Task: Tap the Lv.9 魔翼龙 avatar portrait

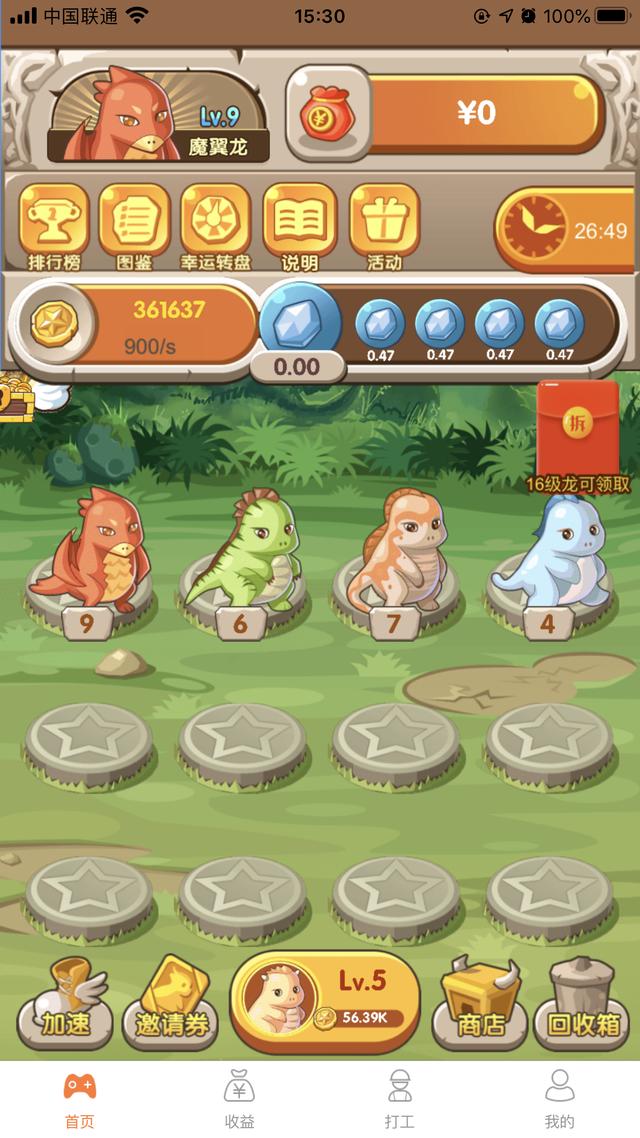Action: pyautogui.click(x=157, y=115)
